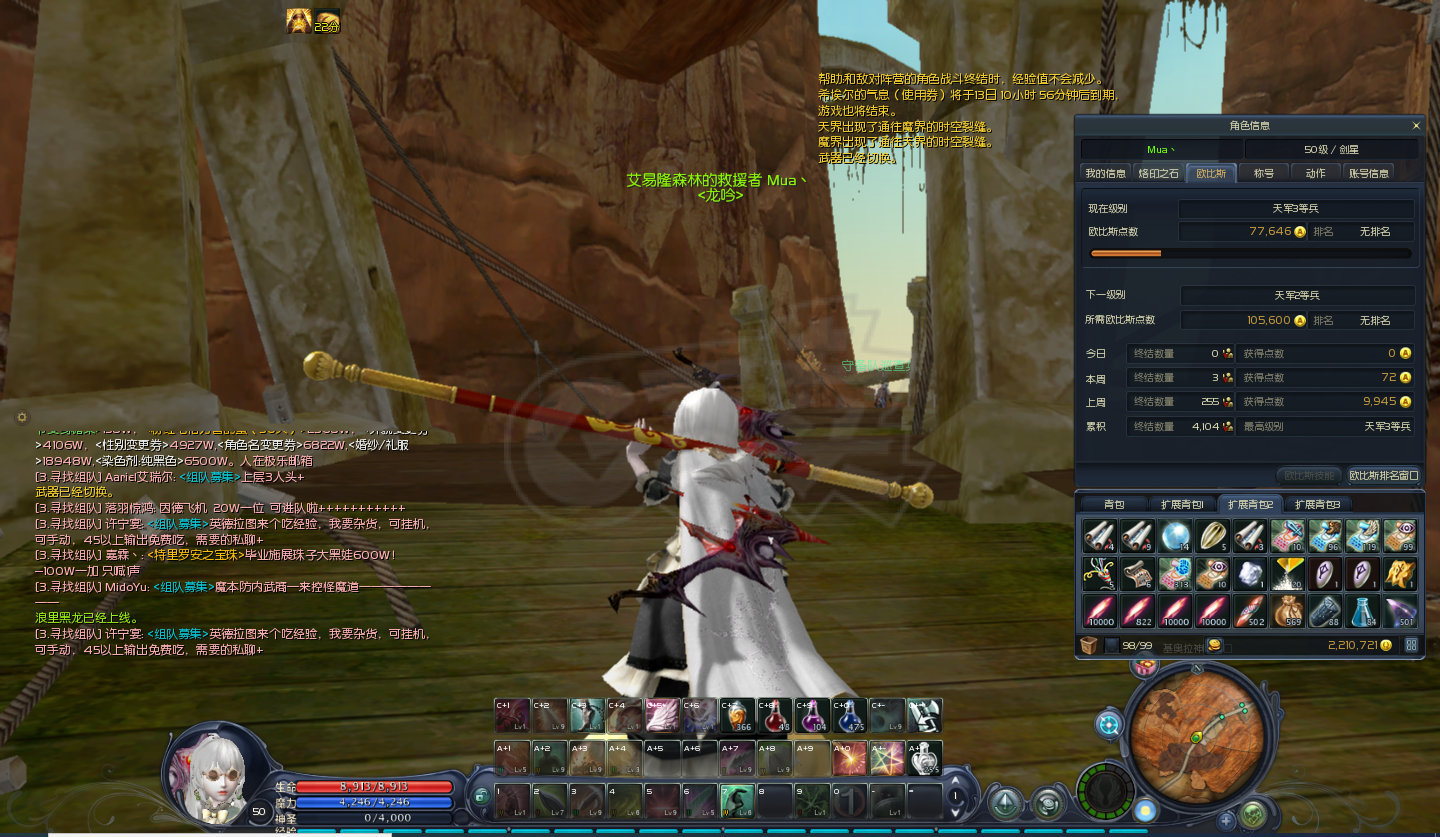Select the 称号 titles tab
Viewport: 1440px width, 837px height.
click(x=1264, y=173)
